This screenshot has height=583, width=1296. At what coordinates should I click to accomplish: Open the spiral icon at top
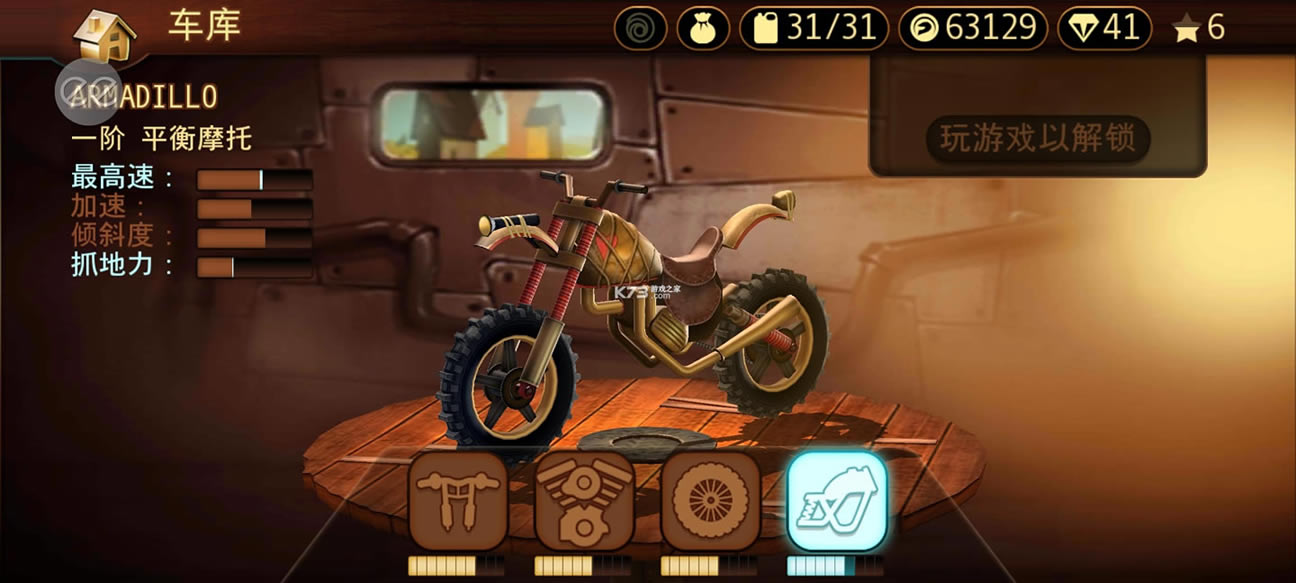(x=640, y=29)
